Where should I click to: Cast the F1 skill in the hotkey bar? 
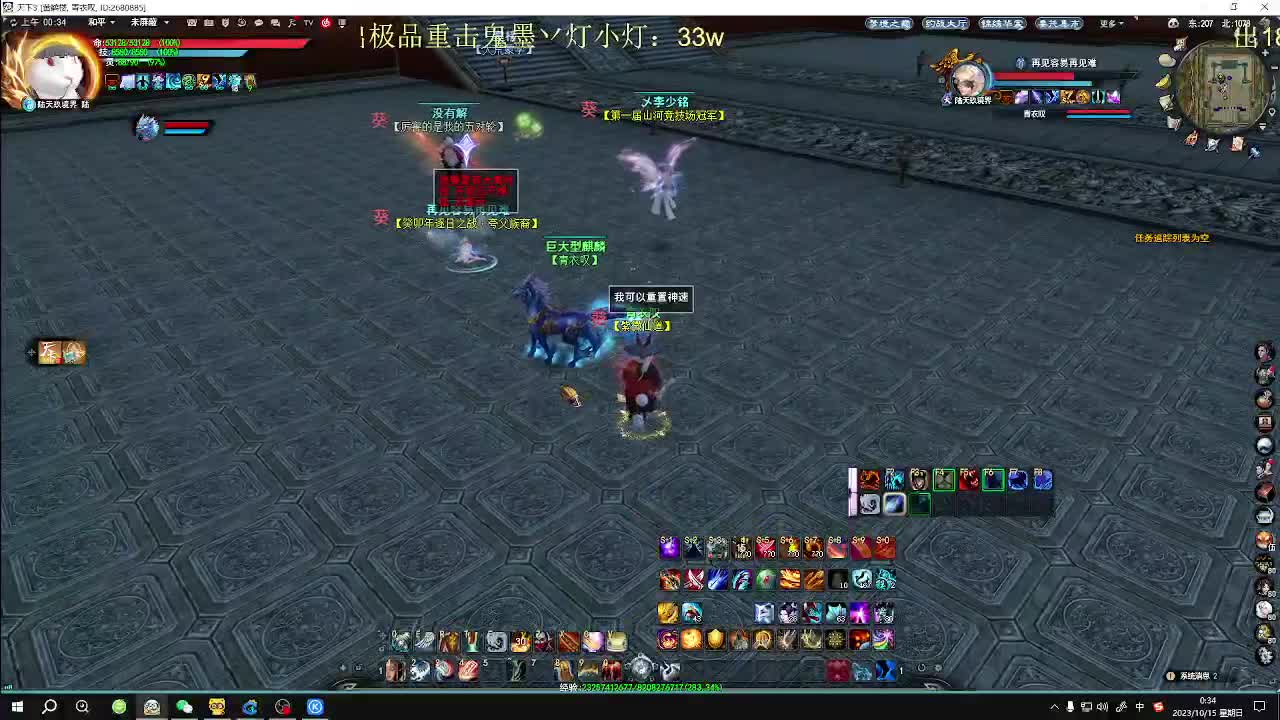869,479
